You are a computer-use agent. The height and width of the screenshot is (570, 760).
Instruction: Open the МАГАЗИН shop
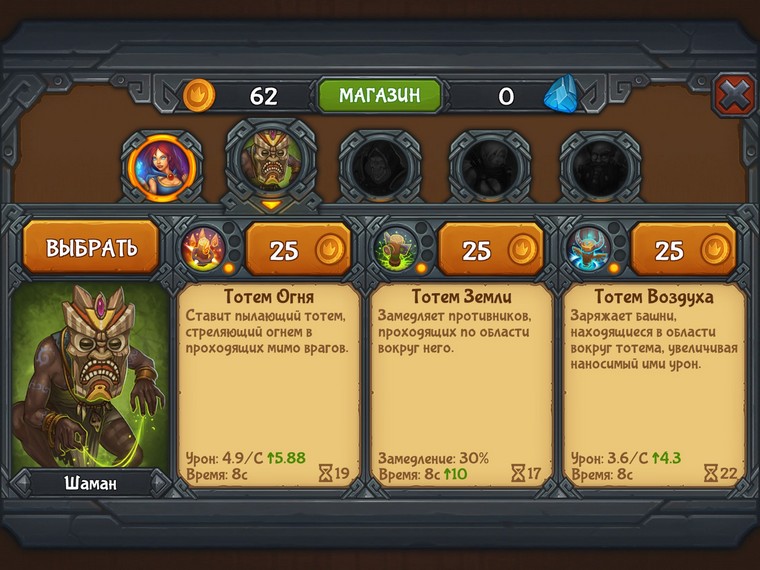379,95
